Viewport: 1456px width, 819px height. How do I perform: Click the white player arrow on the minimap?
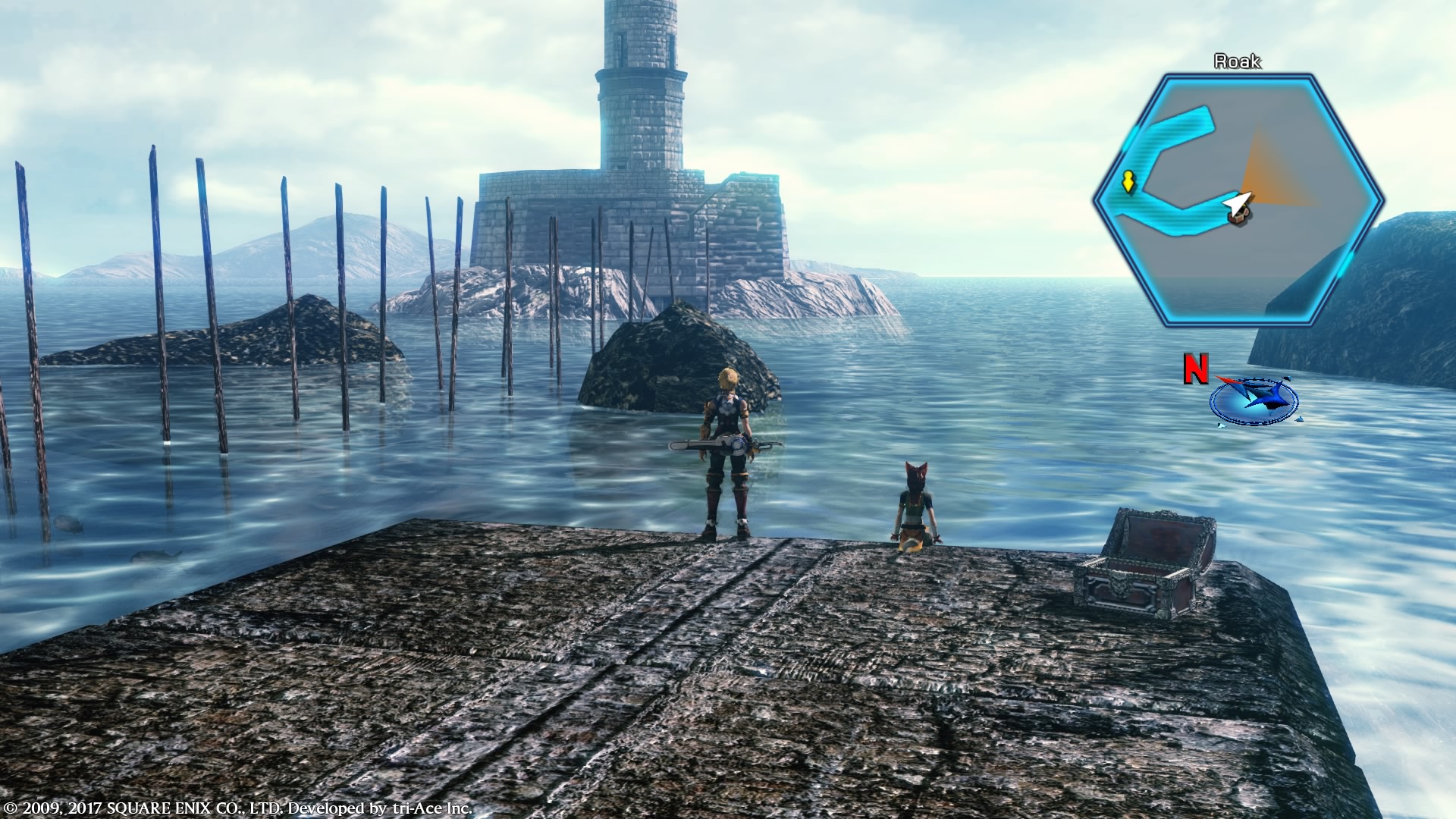[1236, 205]
